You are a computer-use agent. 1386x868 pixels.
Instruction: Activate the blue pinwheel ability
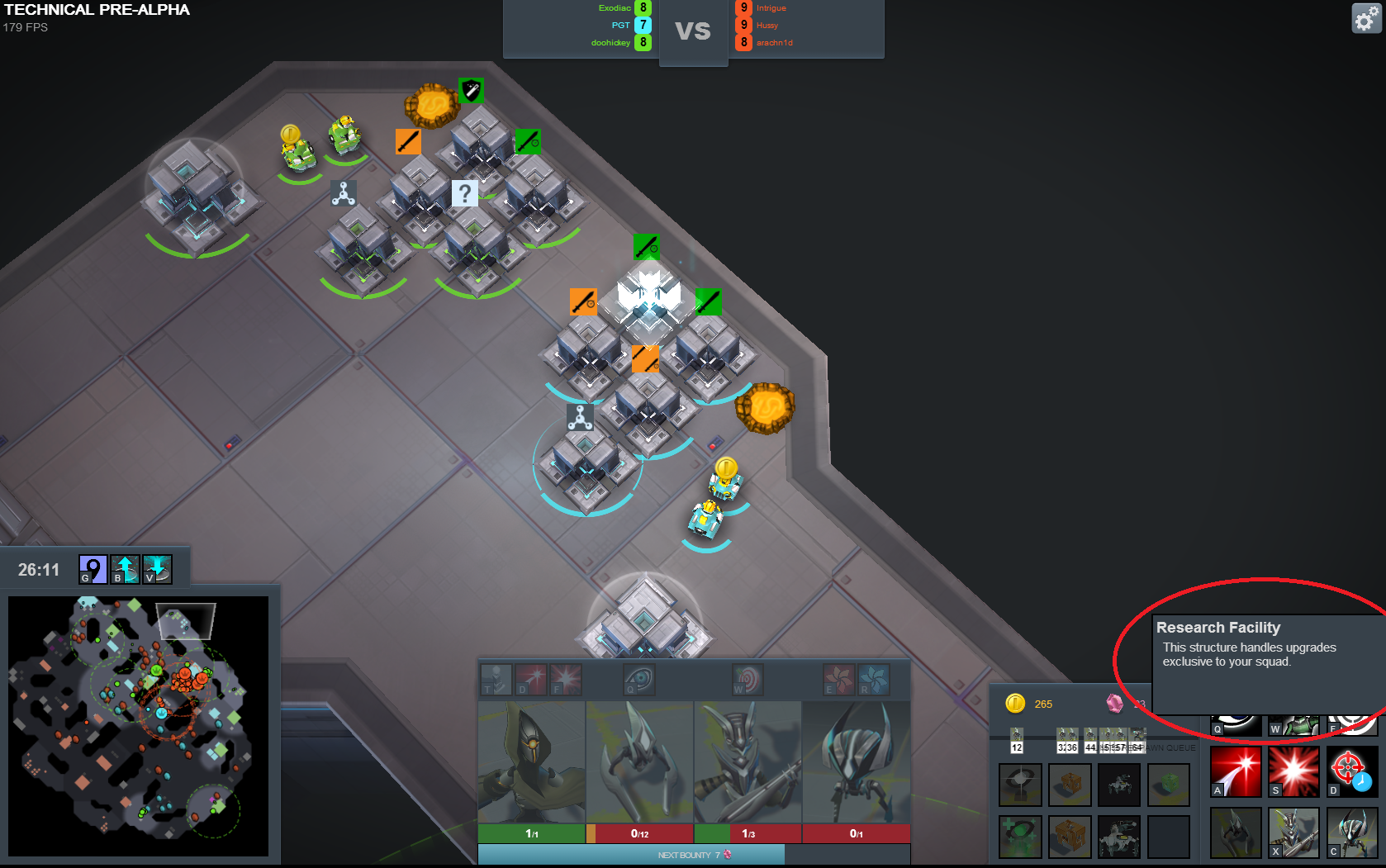874,680
